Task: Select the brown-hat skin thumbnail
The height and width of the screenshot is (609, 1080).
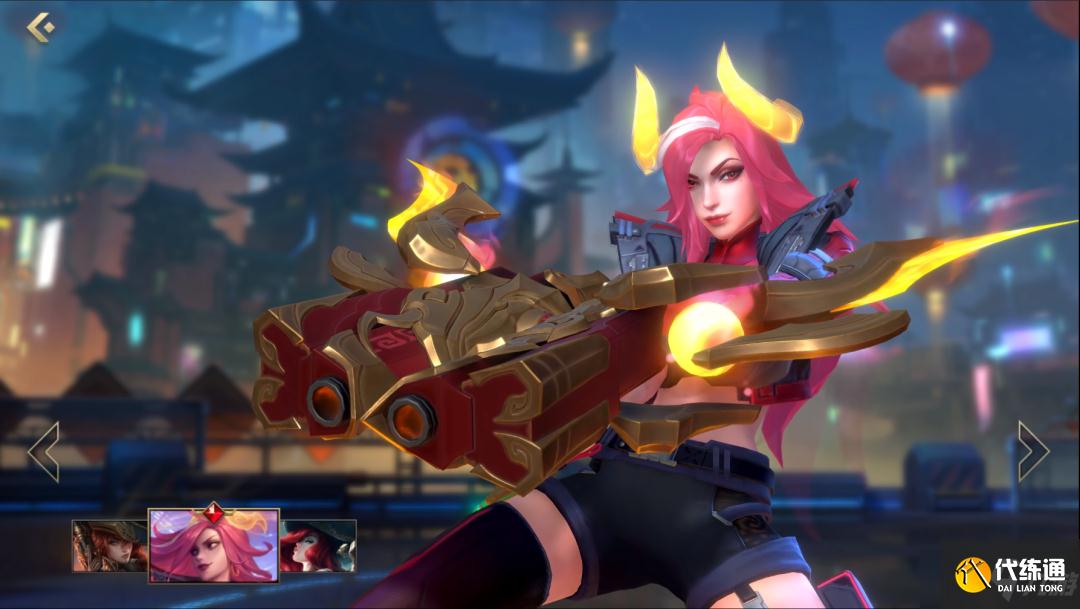Action: coord(109,545)
